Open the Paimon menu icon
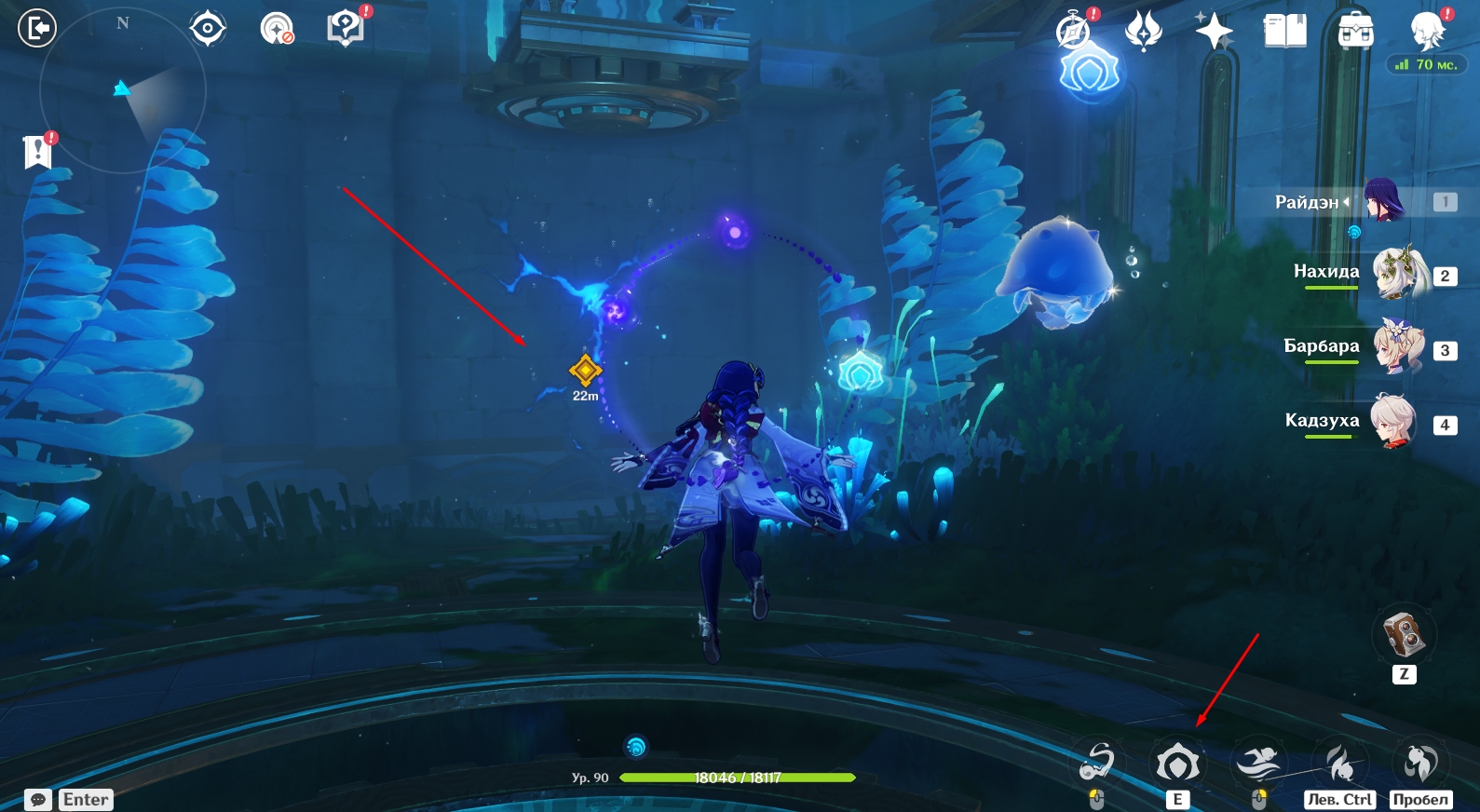Image resolution: width=1480 pixels, height=812 pixels. 1426,32
